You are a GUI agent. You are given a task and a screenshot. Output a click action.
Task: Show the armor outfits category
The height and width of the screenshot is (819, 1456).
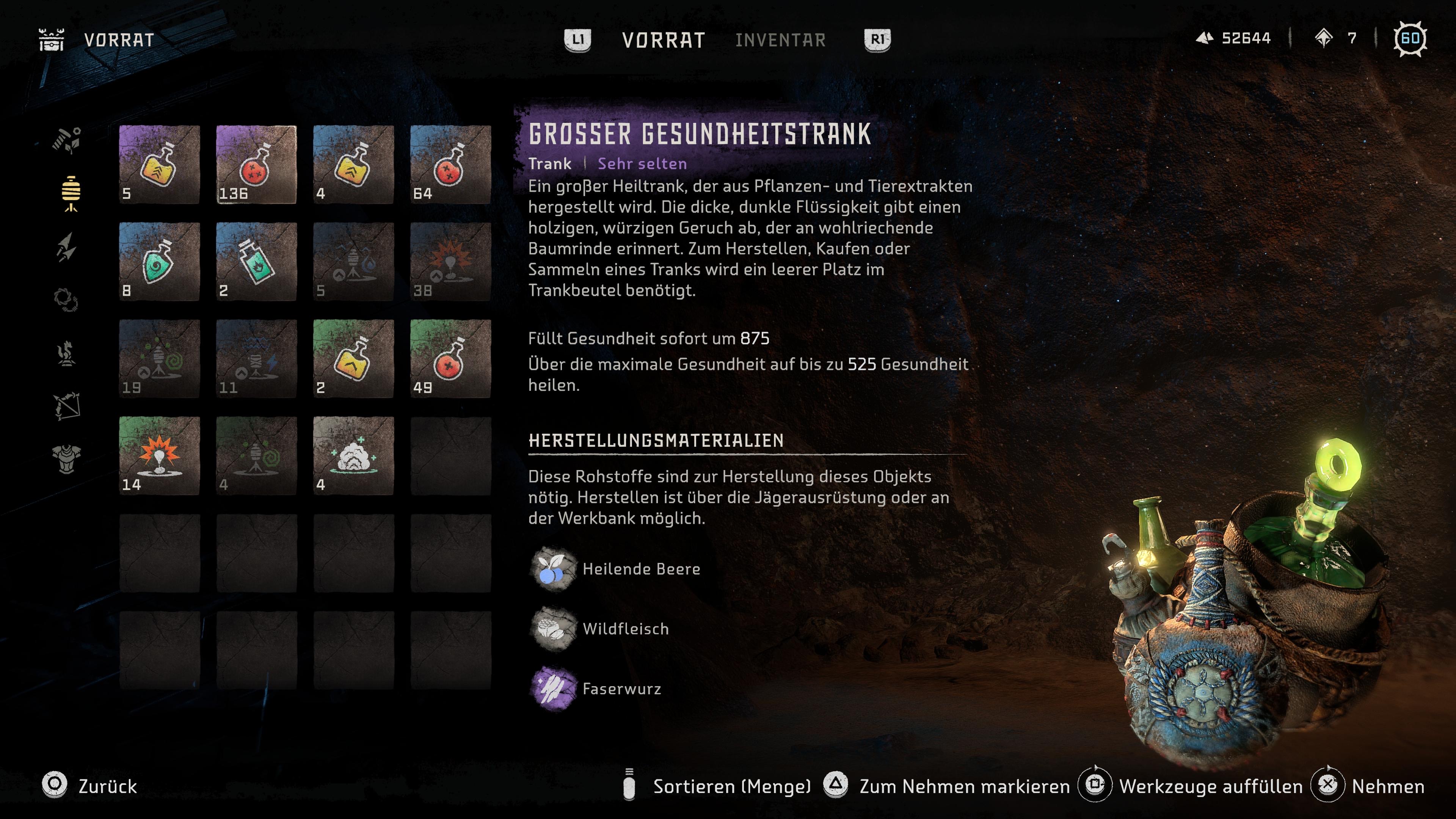pos(67,459)
